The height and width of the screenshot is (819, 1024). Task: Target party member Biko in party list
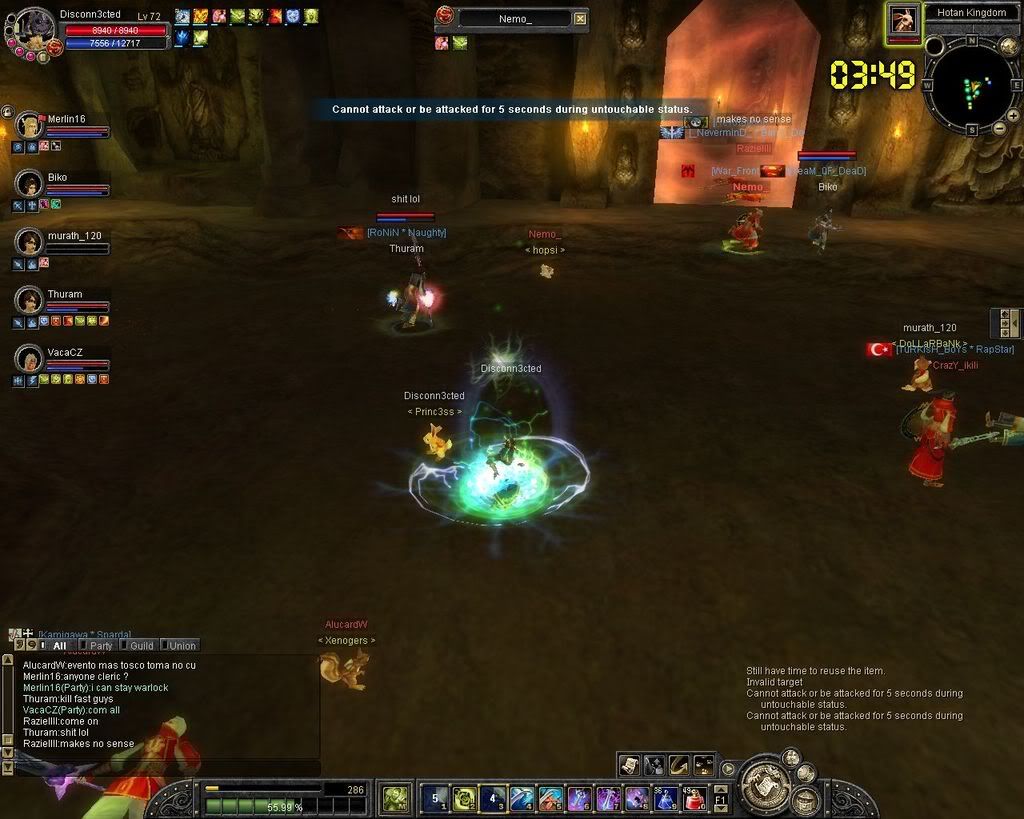pyautogui.click(x=30, y=184)
